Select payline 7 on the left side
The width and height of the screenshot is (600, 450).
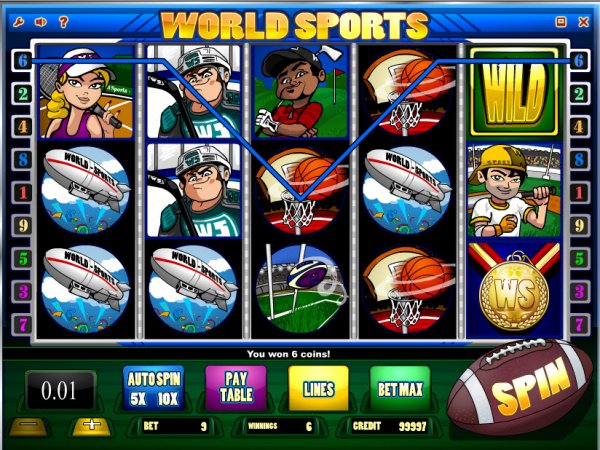click(21, 326)
